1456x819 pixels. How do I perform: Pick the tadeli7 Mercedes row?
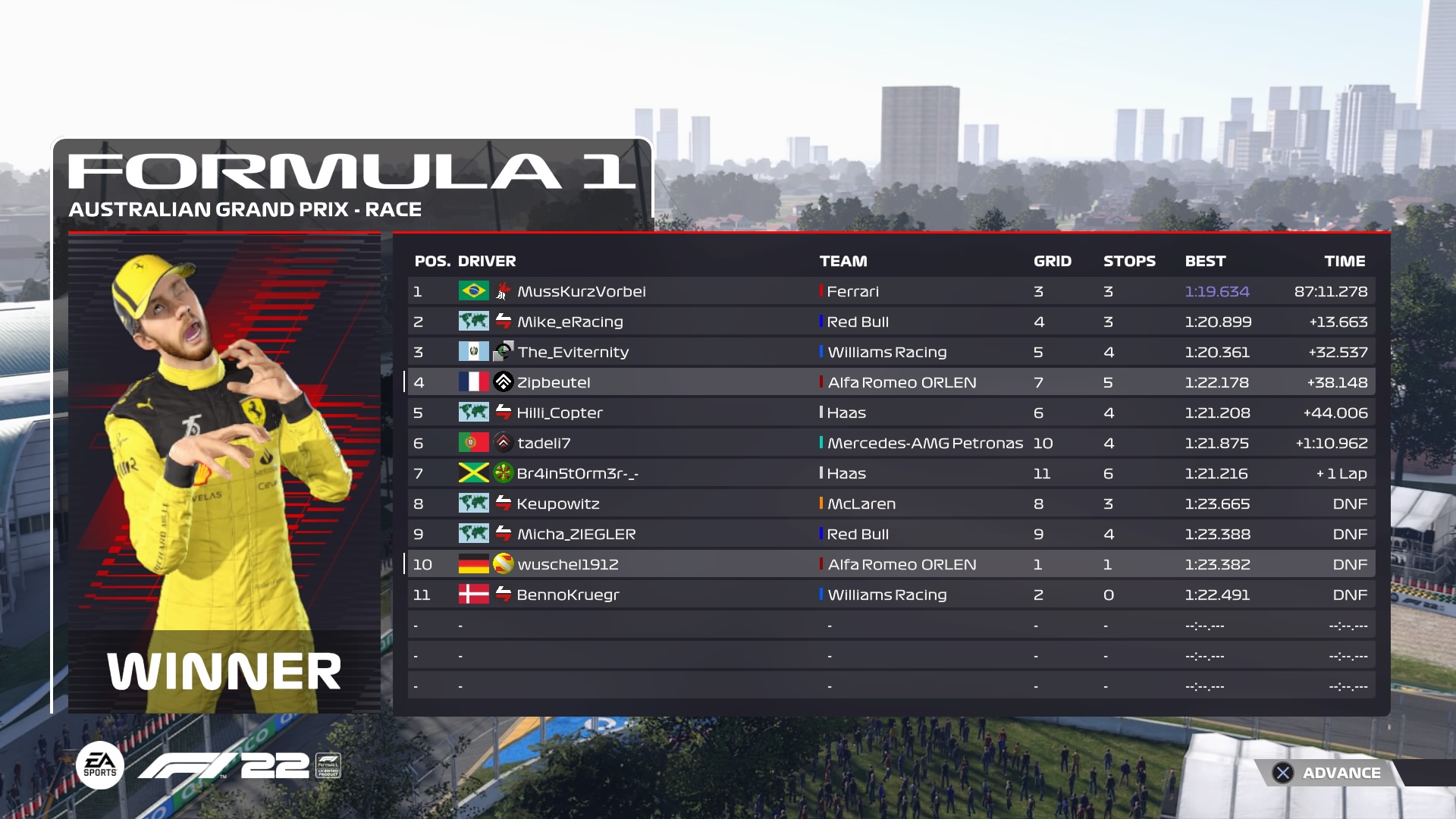click(891, 443)
